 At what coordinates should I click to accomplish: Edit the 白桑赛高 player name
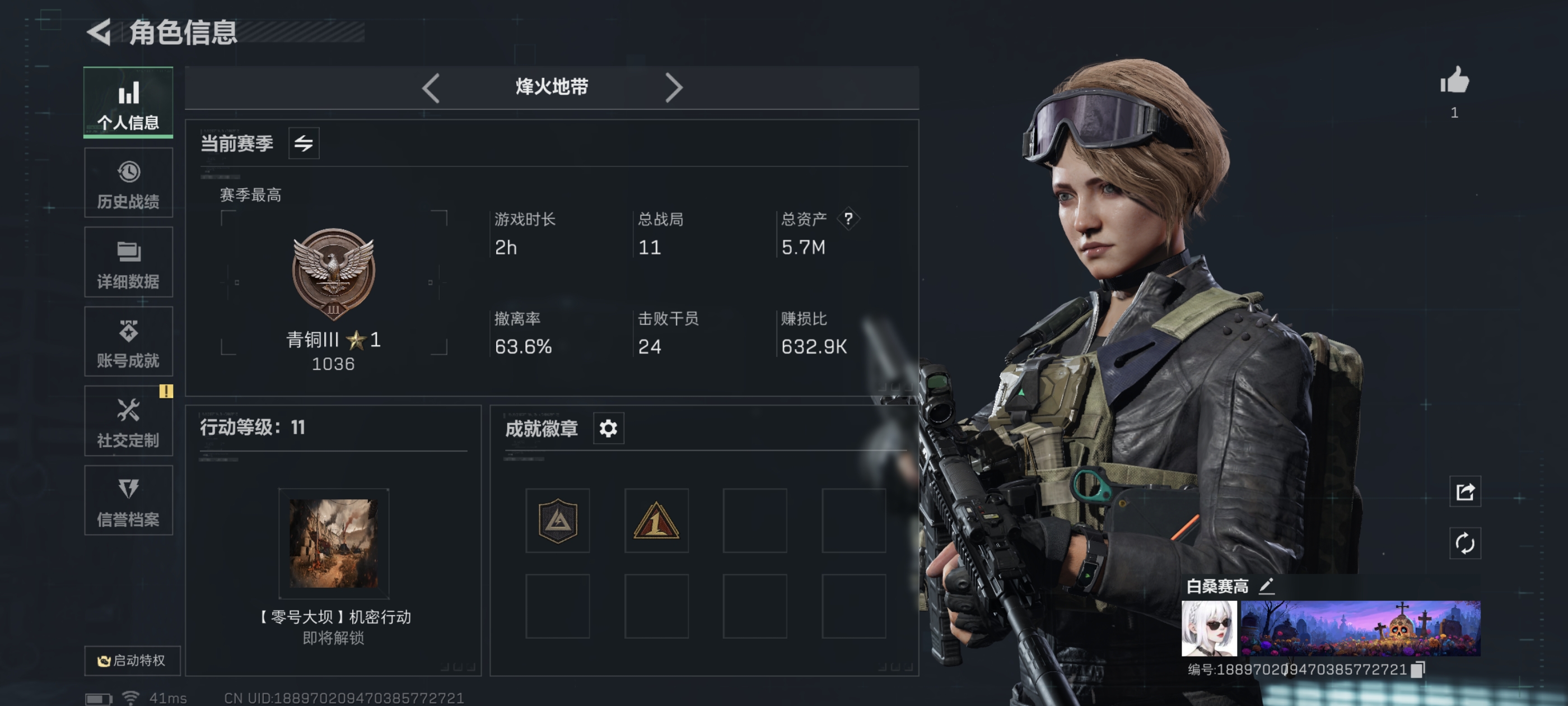click(1267, 586)
